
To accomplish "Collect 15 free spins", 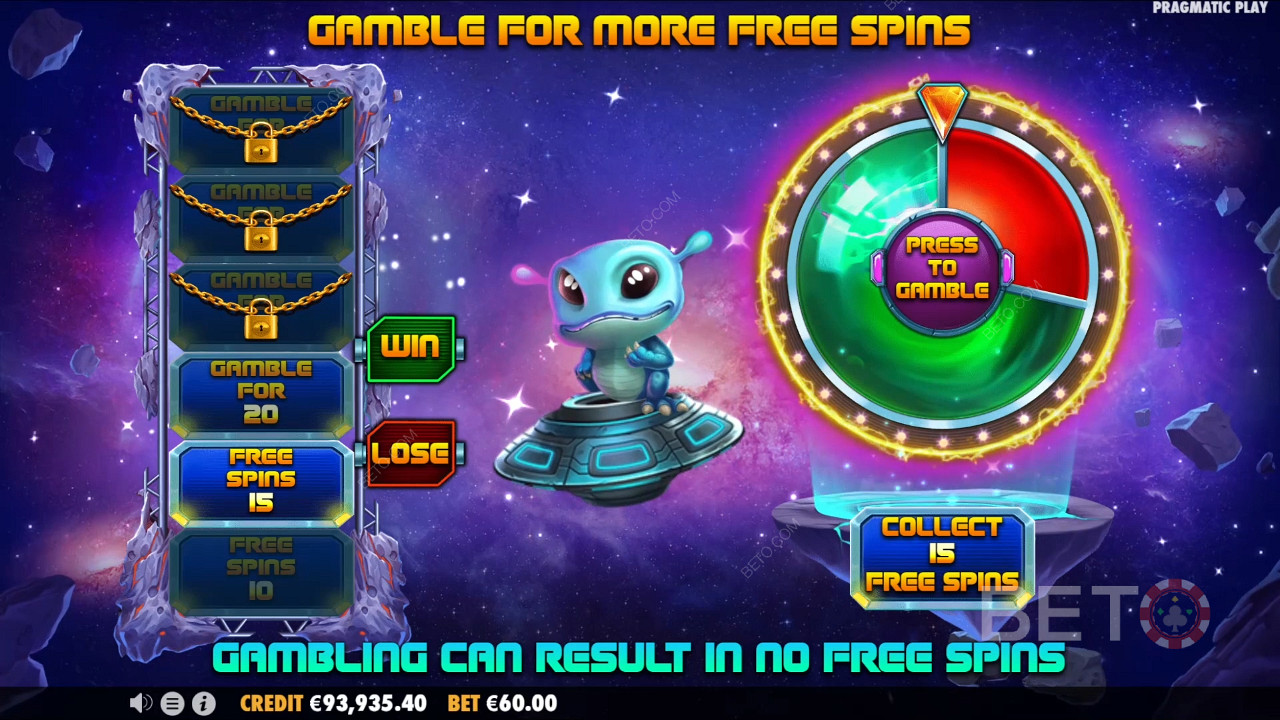I will point(942,555).
